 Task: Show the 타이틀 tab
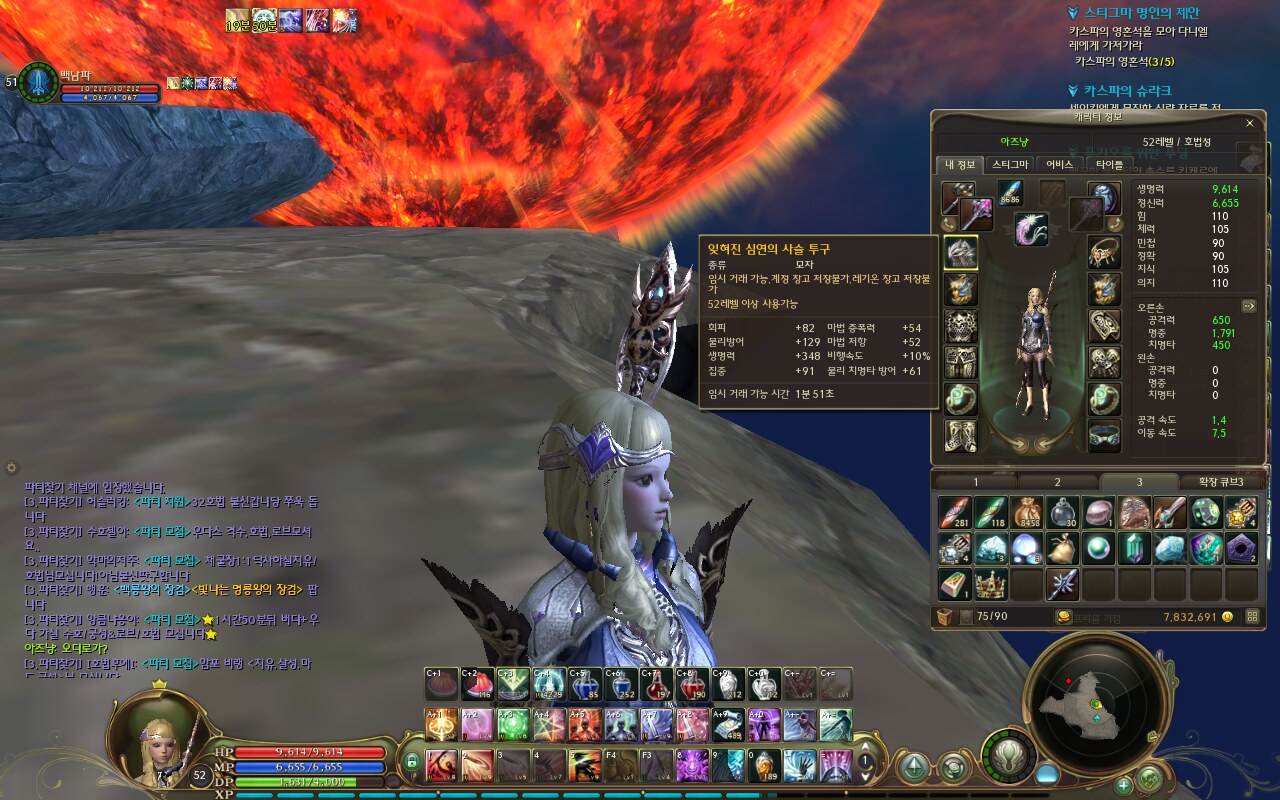tap(1109, 164)
